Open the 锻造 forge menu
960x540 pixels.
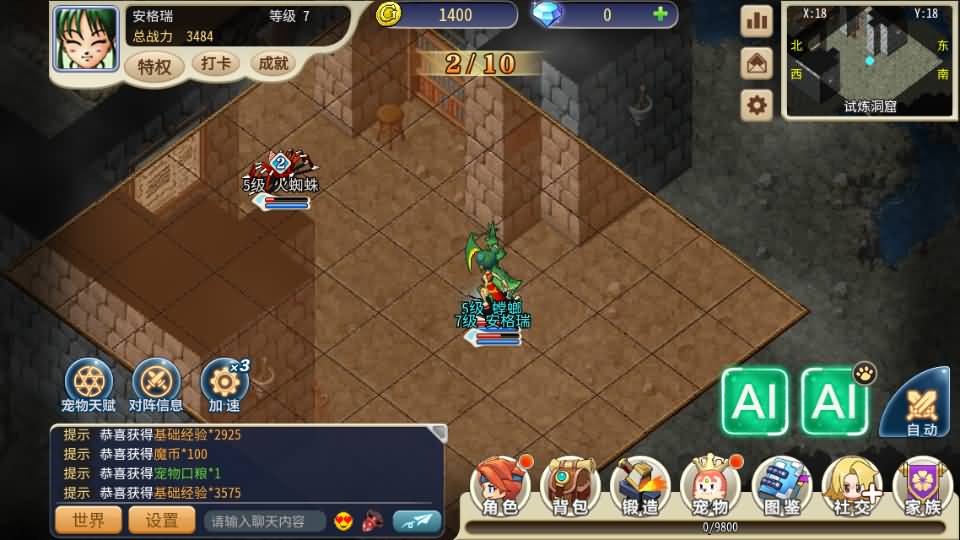tap(641, 487)
